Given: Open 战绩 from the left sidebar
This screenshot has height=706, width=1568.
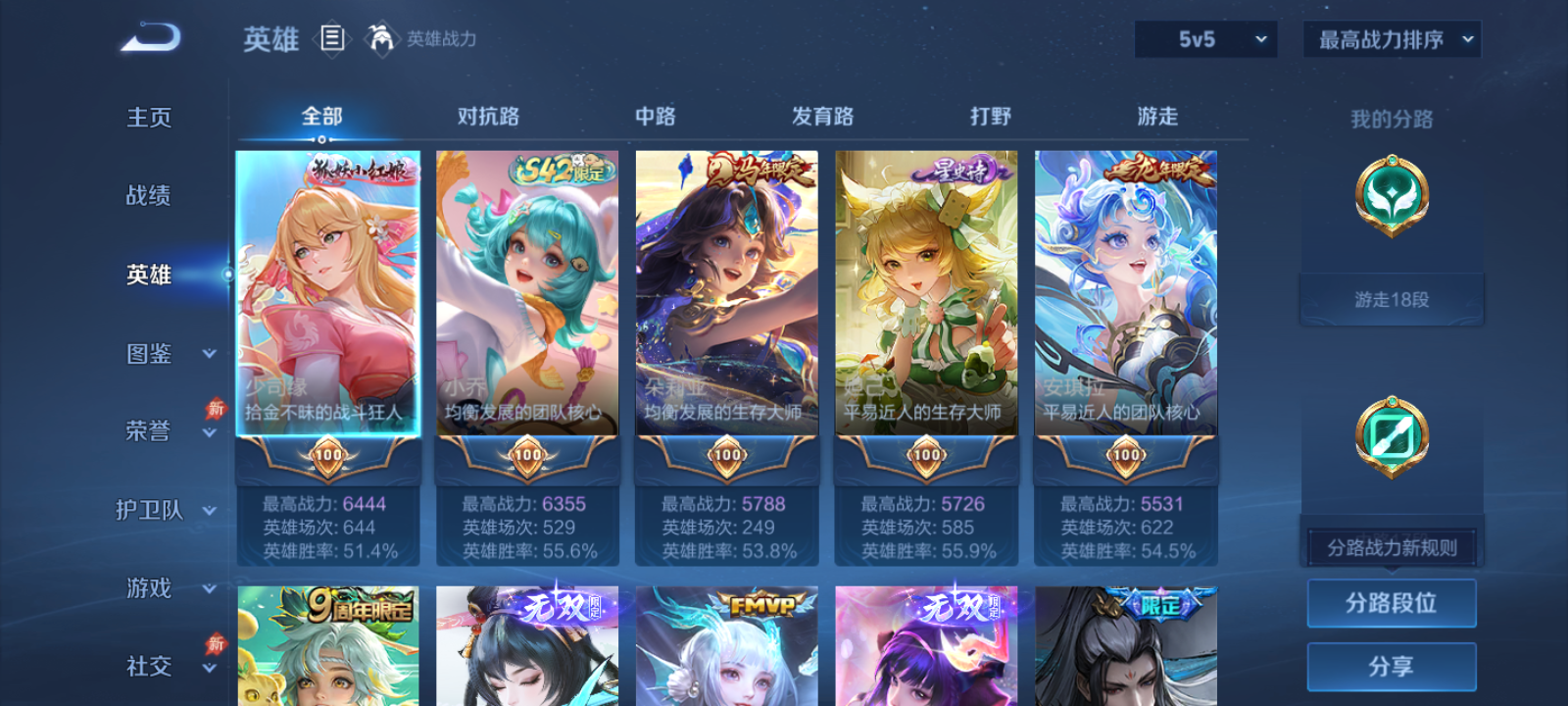Looking at the screenshot, I should [149, 196].
